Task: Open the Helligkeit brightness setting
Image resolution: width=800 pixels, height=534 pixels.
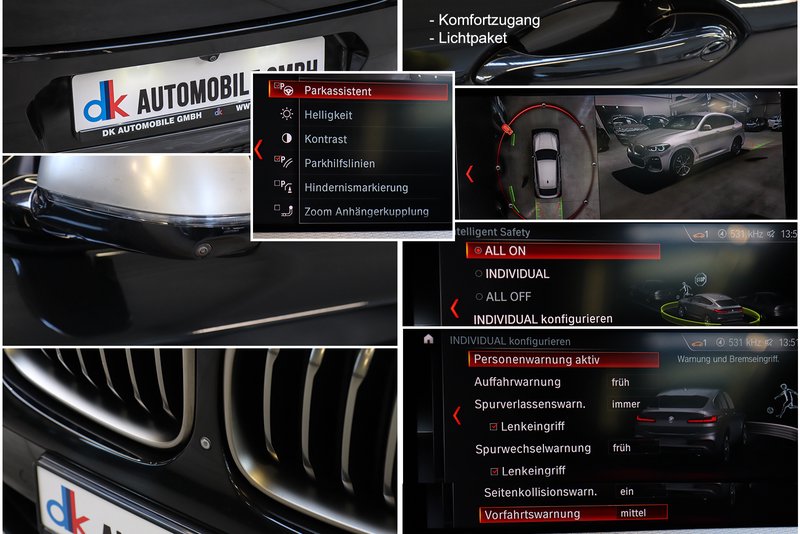Action: pyautogui.click(x=328, y=115)
